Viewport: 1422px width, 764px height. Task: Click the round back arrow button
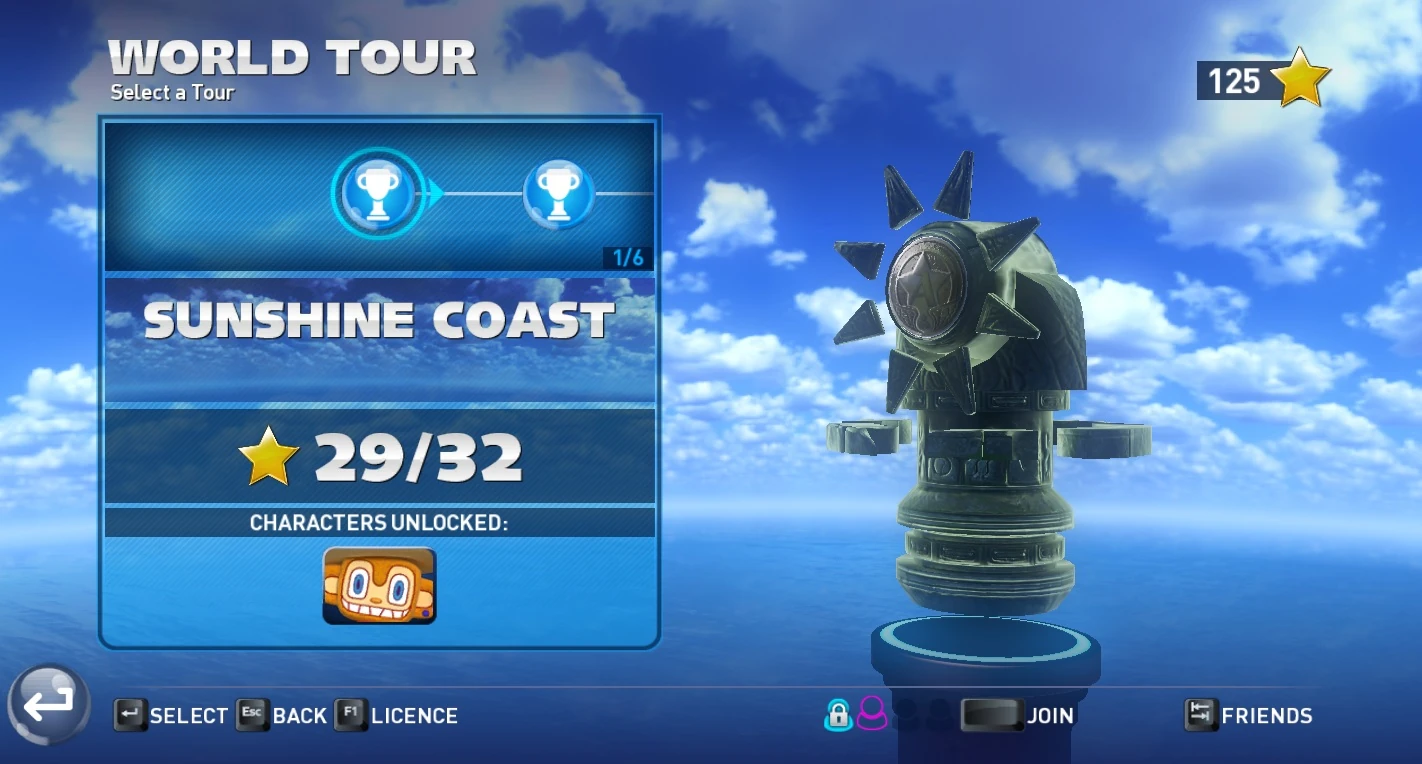click(48, 704)
